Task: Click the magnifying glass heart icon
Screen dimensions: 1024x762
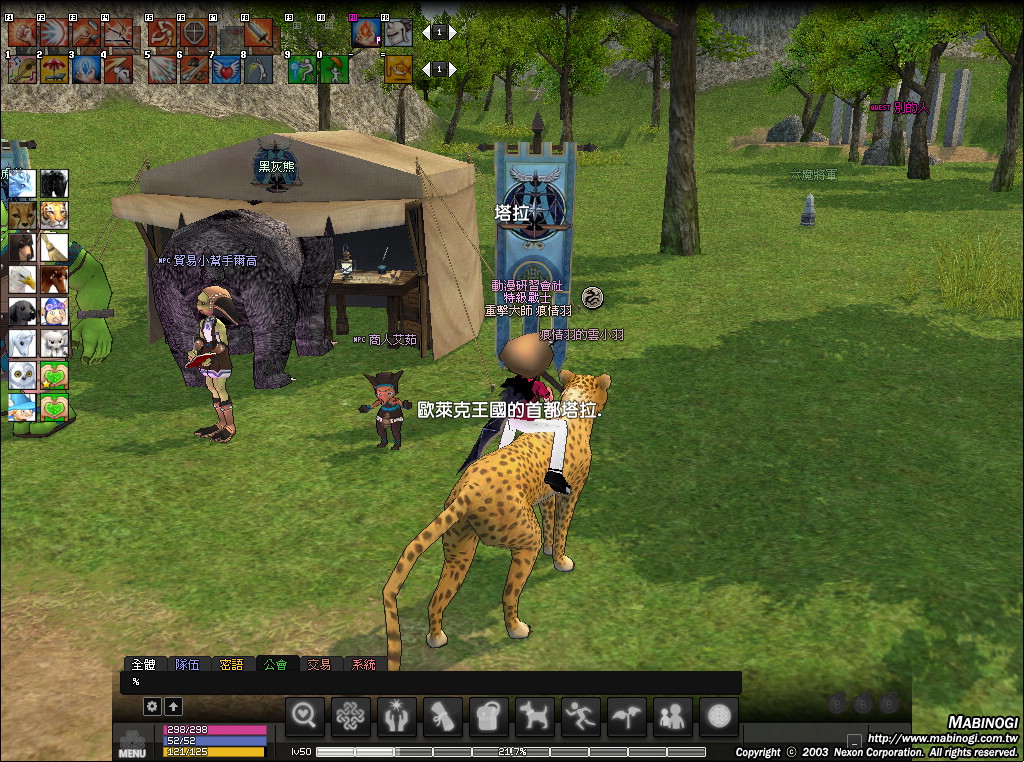Action: pyautogui.click(x=305, y=715)
